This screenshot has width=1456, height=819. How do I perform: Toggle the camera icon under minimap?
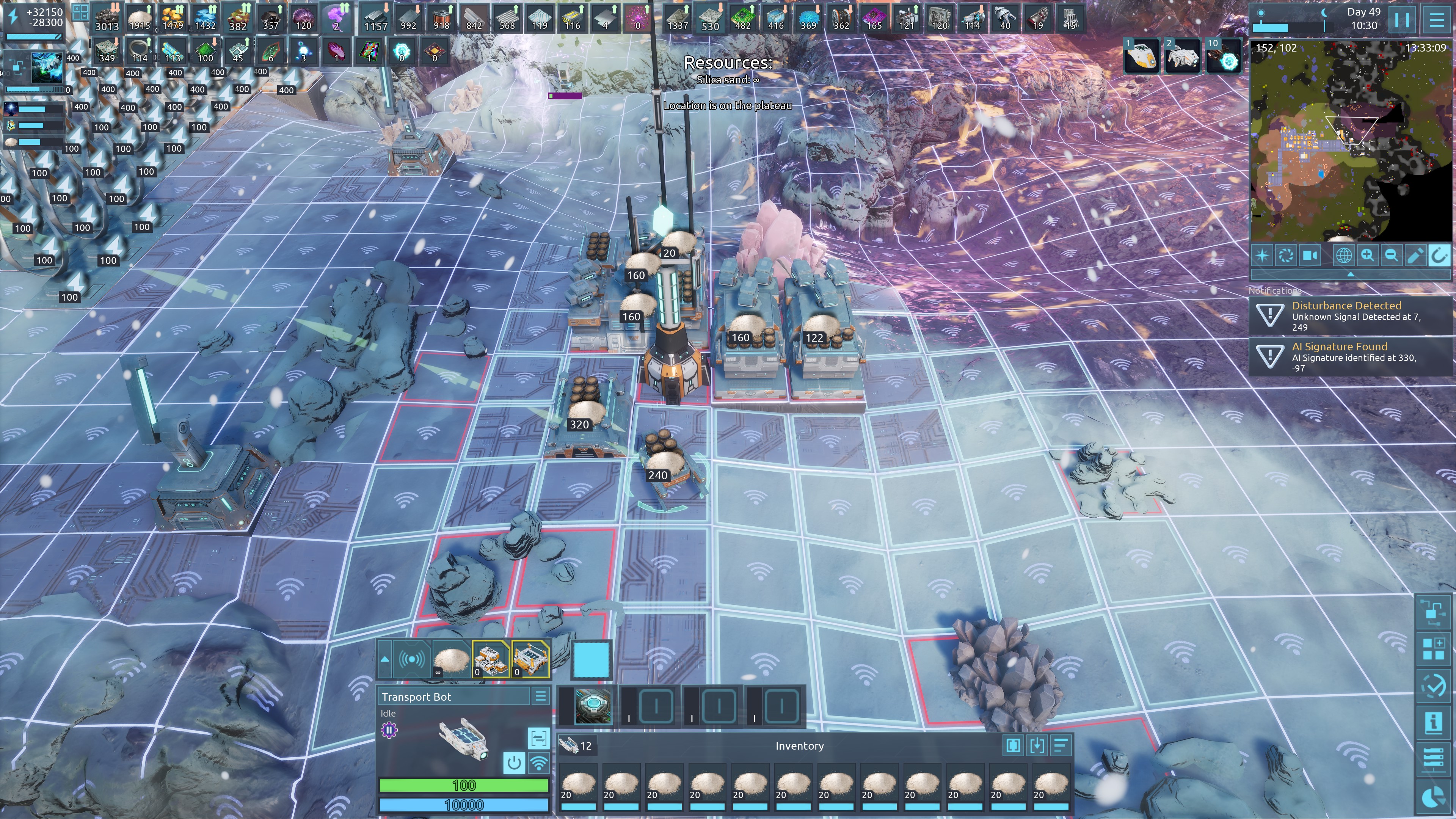1310,256
